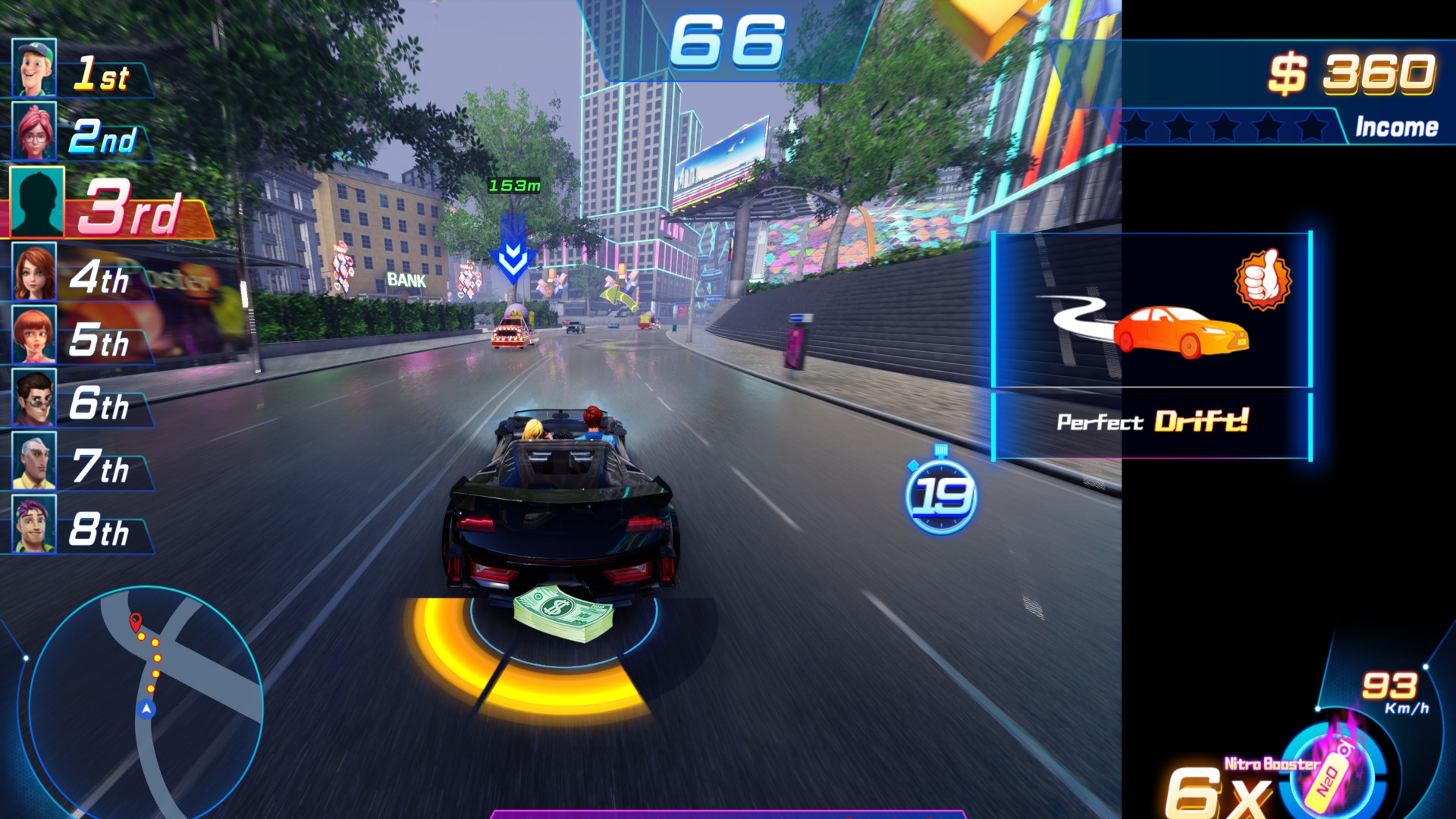Select the 1st place racer portrait
Screen dimensions: 1456x819
[x=34, y=67]
